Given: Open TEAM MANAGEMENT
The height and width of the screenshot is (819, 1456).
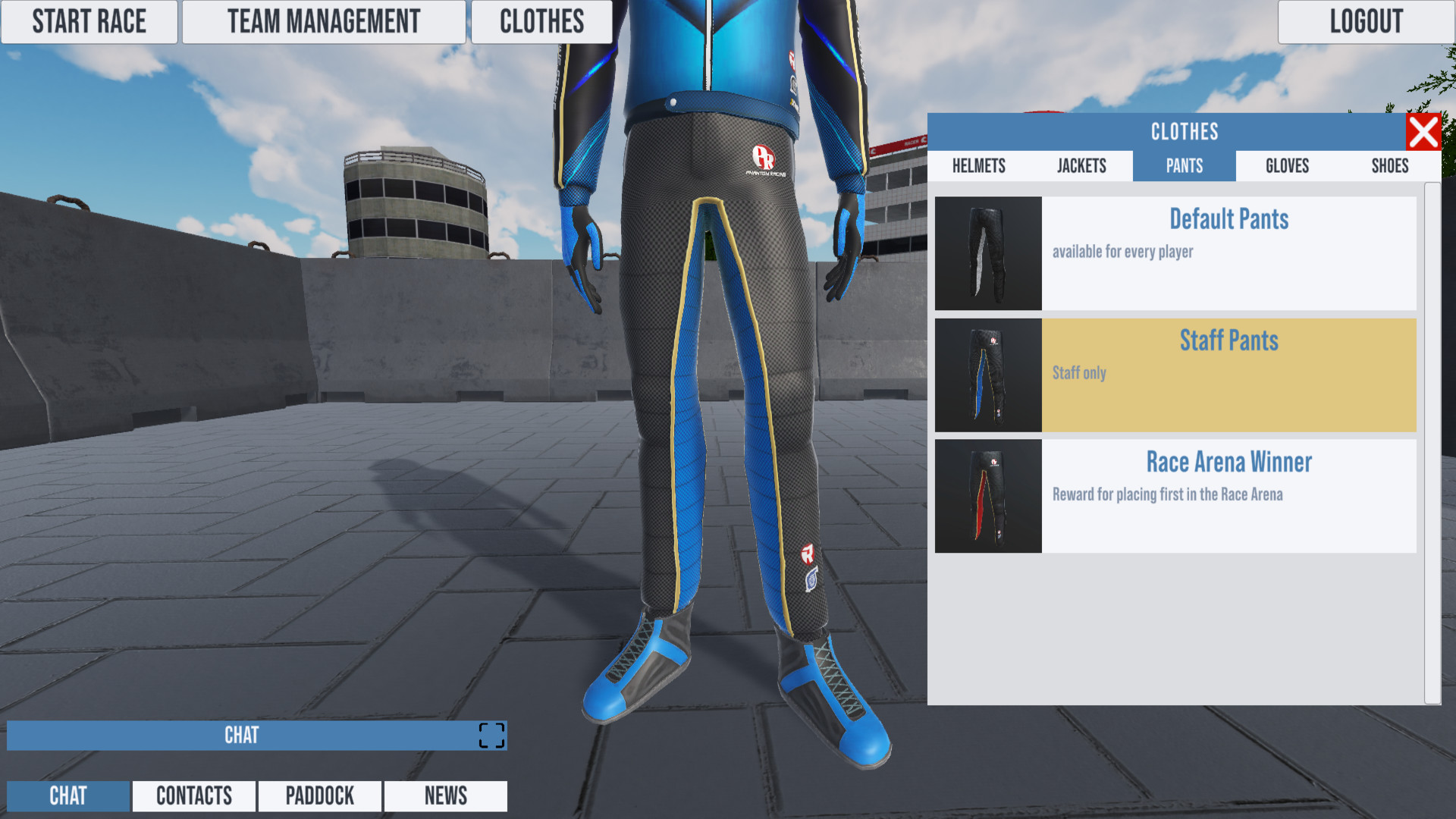Looking at the screenshot, I should pyautogui.click(x=324, y=21).
